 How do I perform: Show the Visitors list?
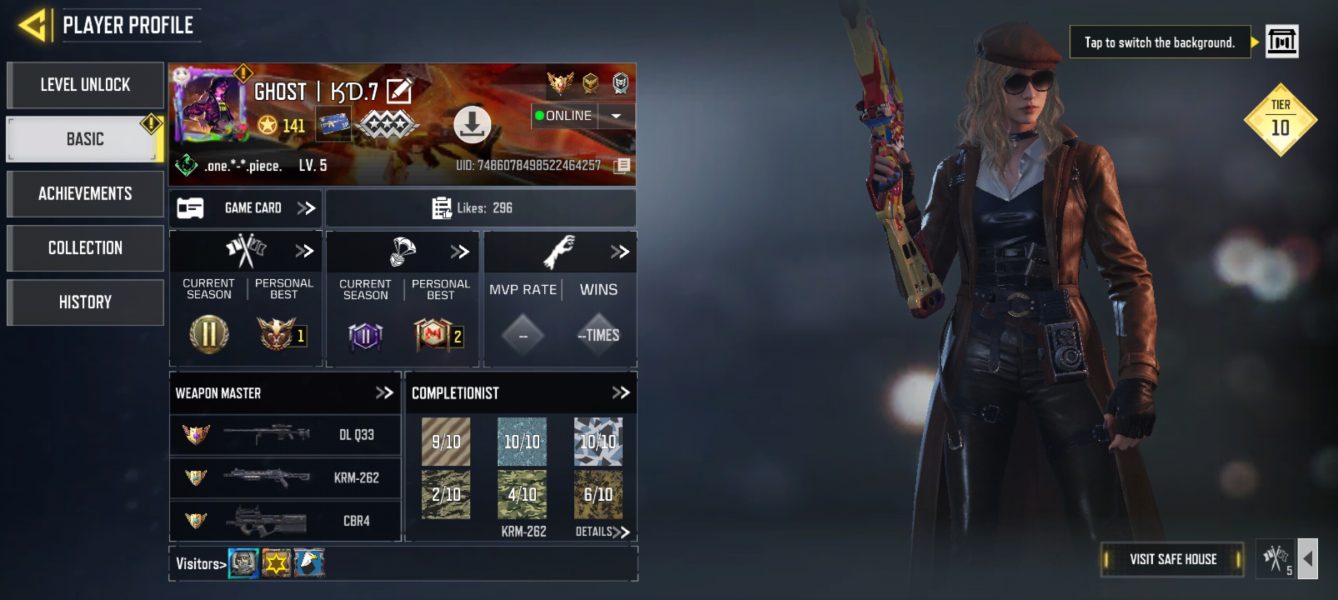(199, 564)
